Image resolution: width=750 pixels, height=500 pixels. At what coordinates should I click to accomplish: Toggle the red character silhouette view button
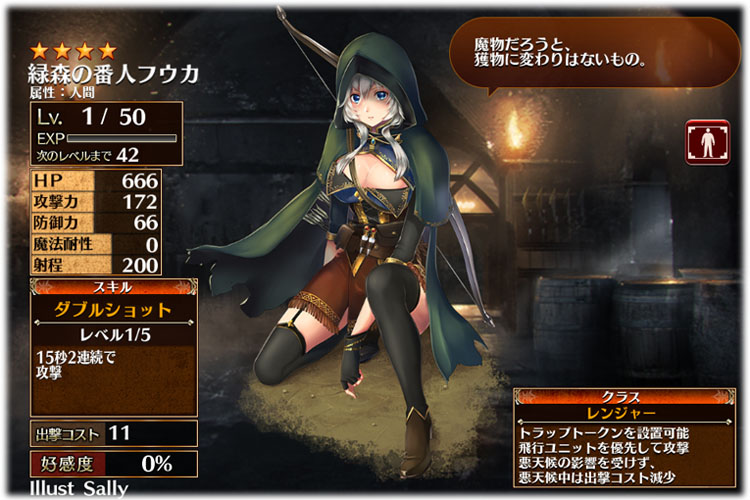click(706, 143)
